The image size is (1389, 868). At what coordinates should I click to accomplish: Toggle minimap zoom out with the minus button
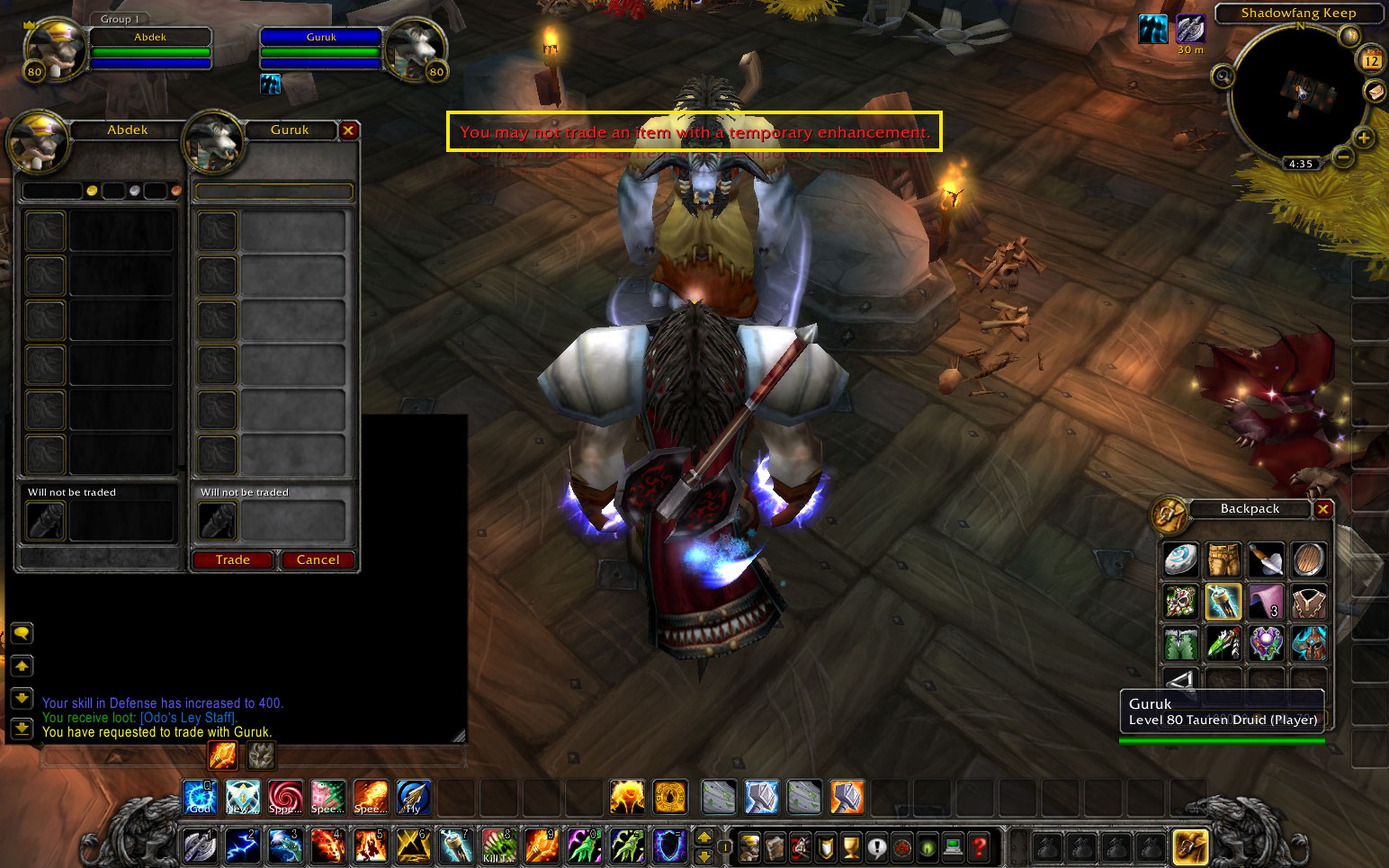1341,157
